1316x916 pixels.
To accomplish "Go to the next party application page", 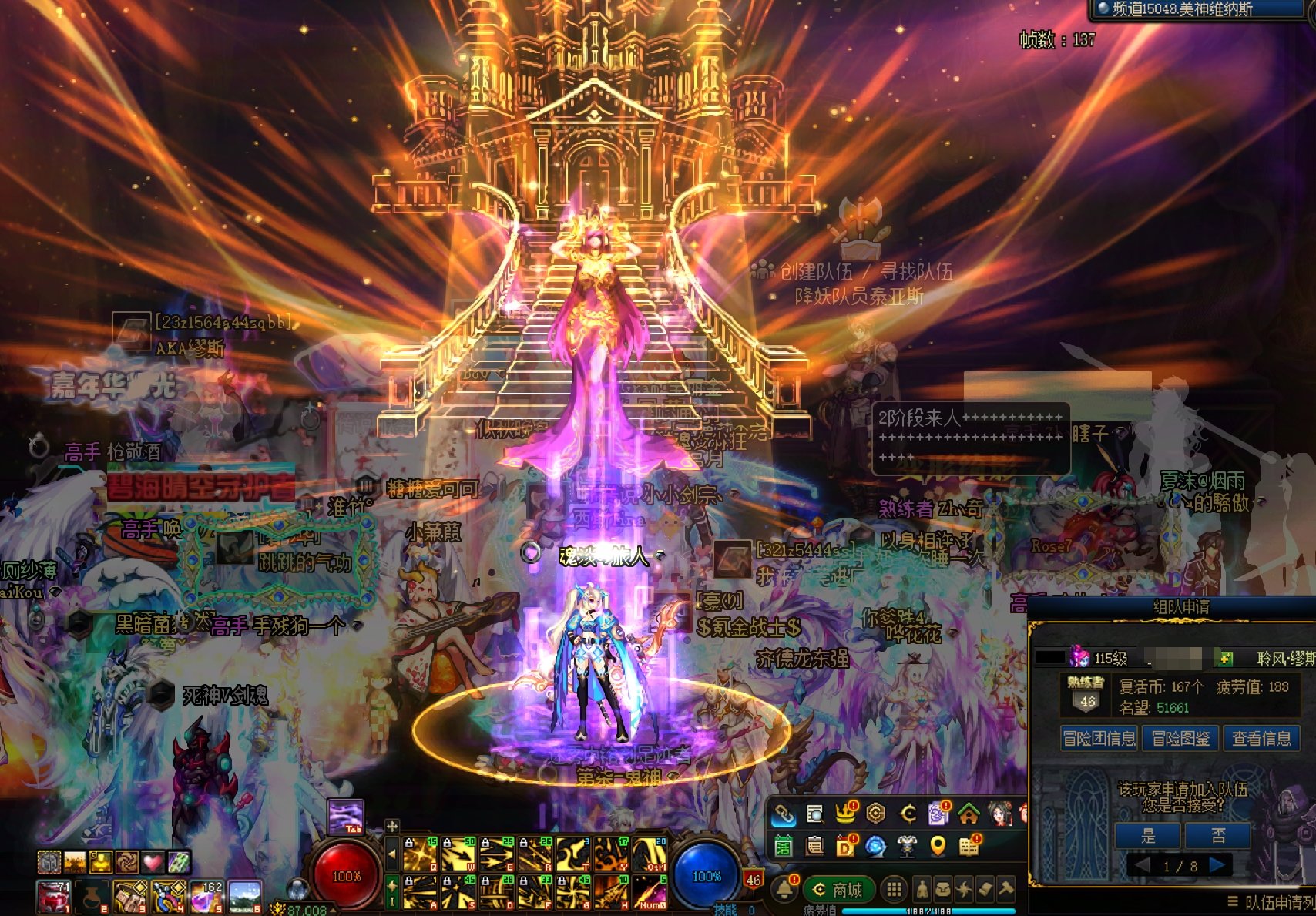I will pyautogui.click(x=1218, y=865).
